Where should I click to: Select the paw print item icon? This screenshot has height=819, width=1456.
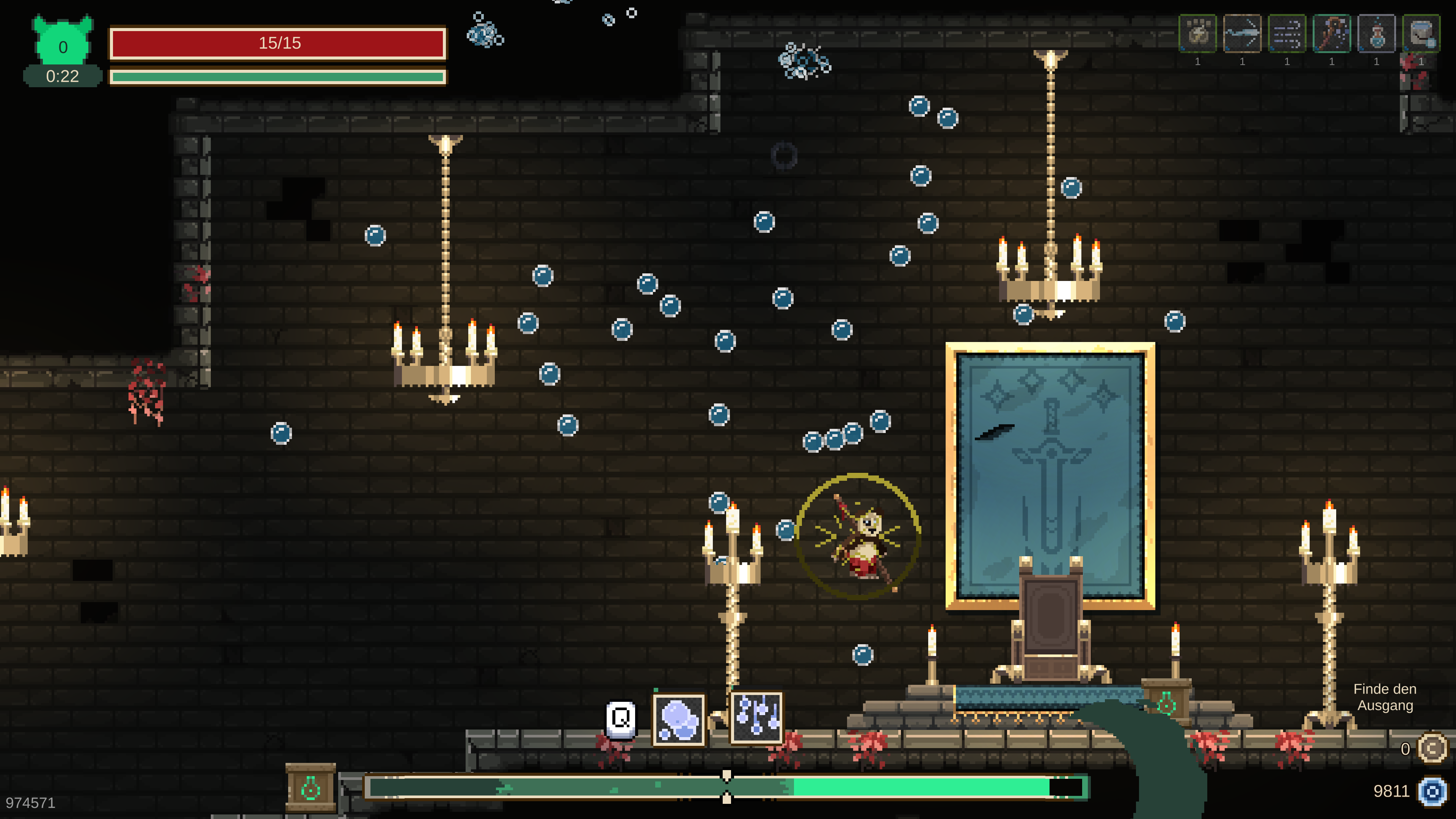1197,33
